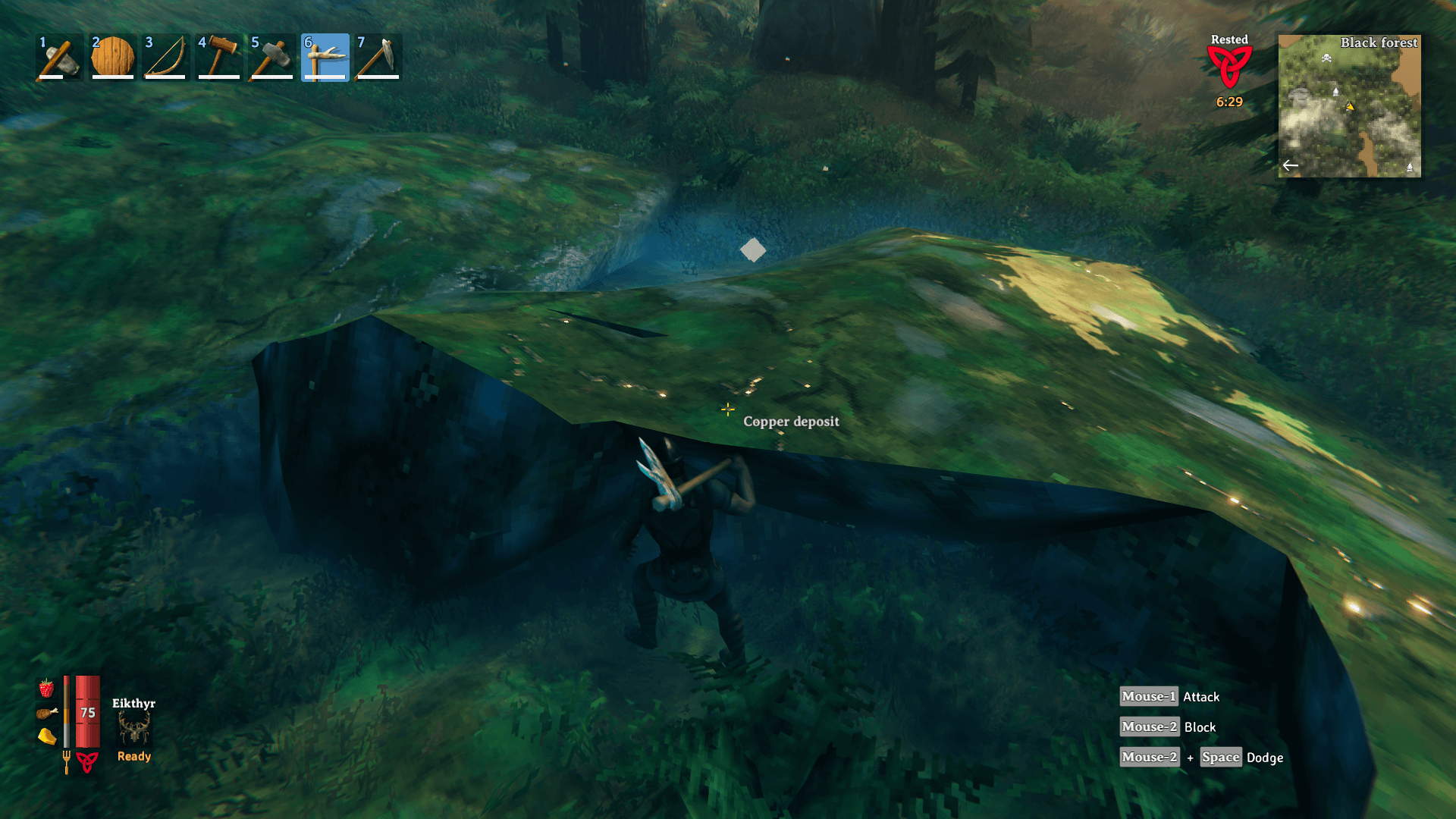1456x819 pixels.
Task: Select the stone axe in hotbar slot 1
Action: (60, 58)
